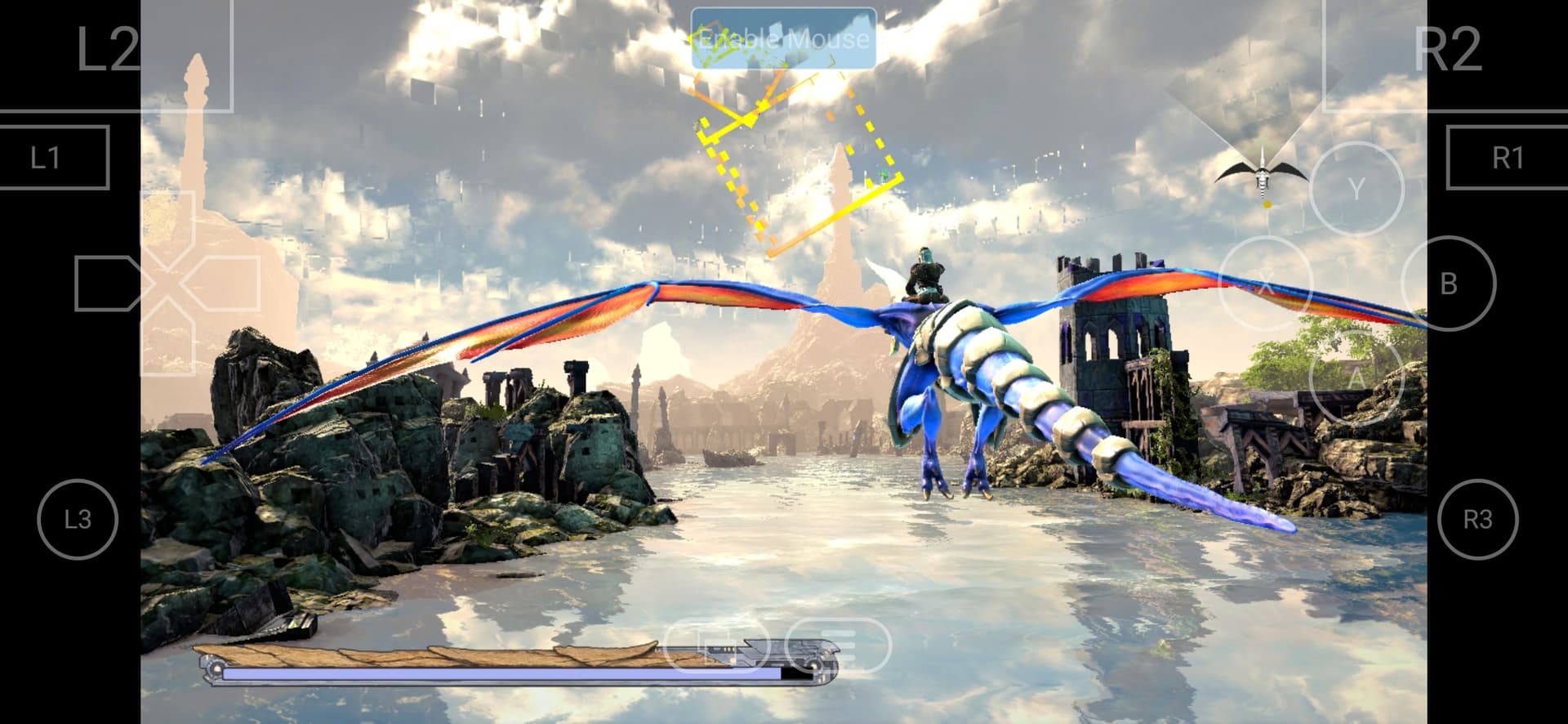Click the dragon radar indicator
Screen dimensions: 1568x724
[x=1262, y=174]
